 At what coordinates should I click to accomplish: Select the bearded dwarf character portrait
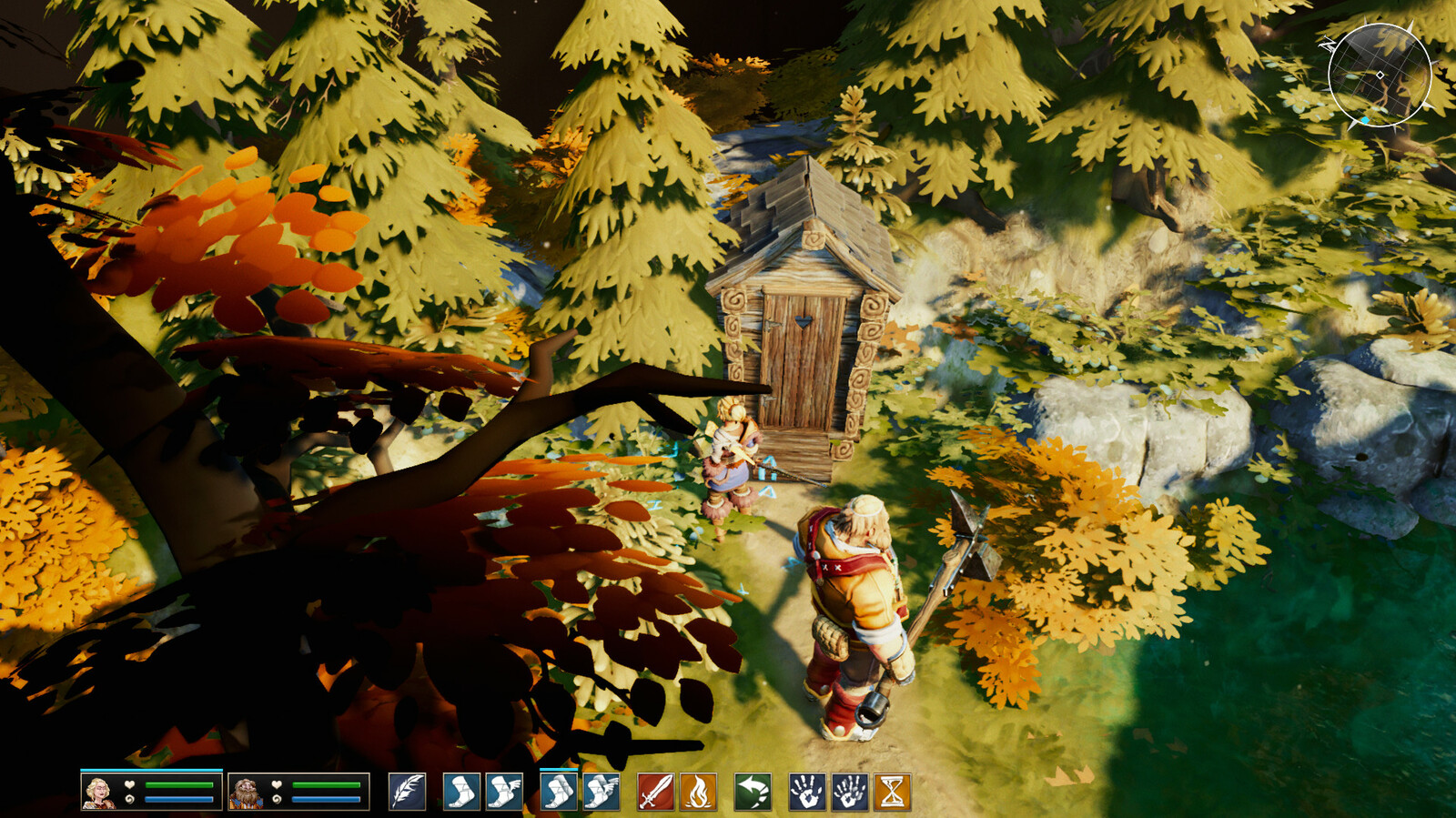click(x=245, y=792)
